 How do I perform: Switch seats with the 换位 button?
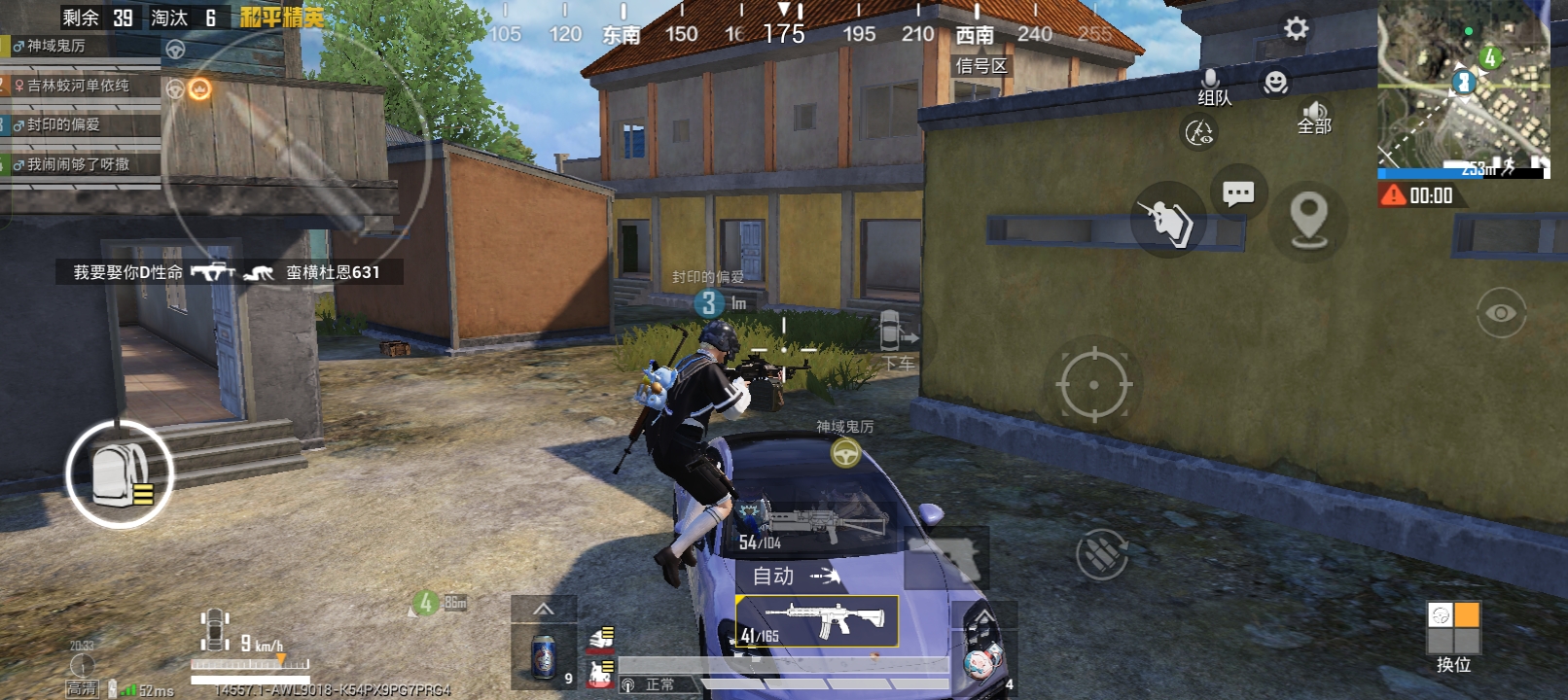[x=1453, y=637]
